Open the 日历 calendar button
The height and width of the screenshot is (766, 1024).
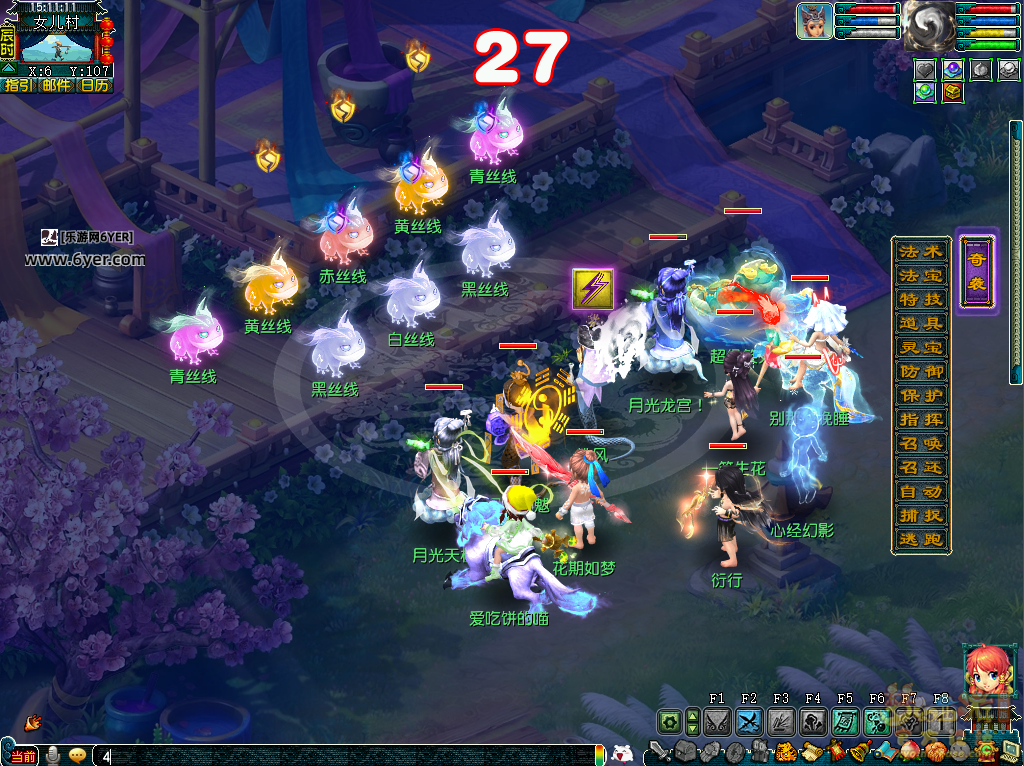(x=95, y=86)
